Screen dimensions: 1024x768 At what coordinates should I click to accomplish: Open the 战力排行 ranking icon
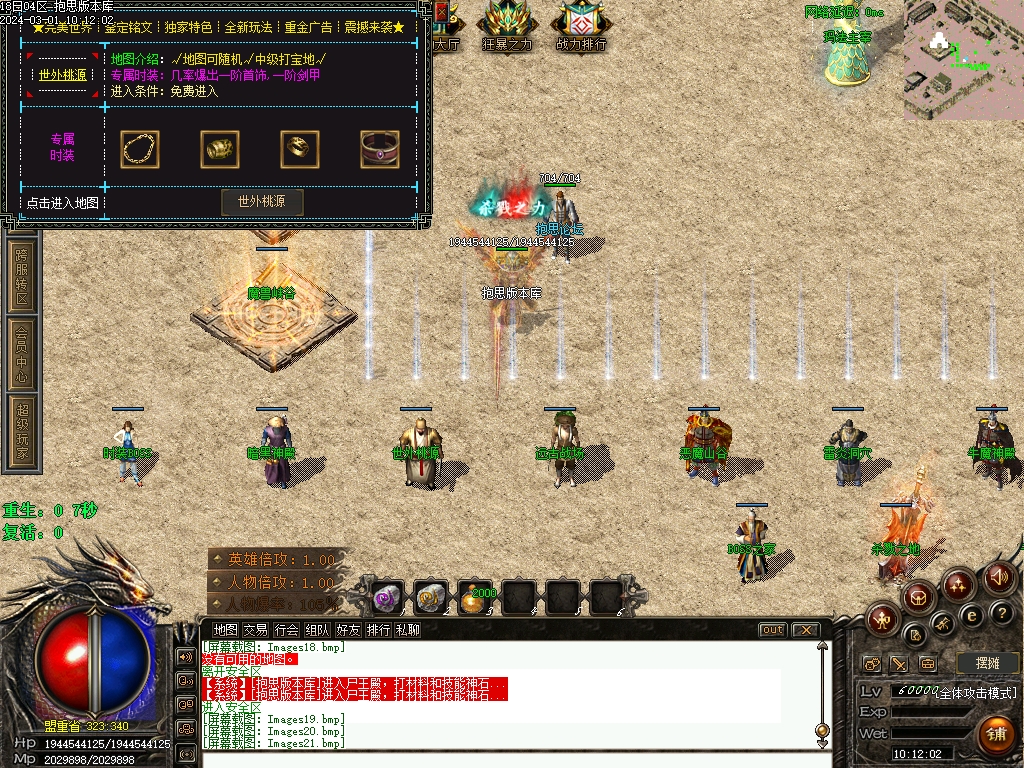581,24
